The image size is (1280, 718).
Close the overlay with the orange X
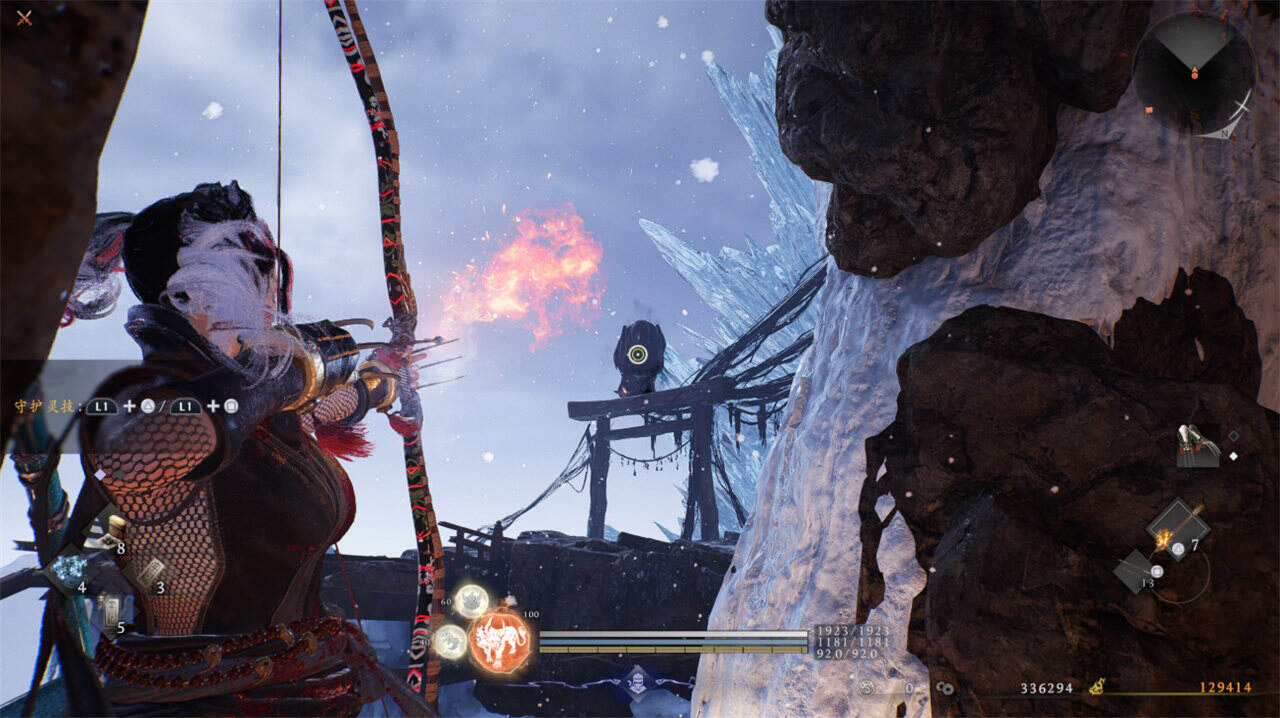24,17
